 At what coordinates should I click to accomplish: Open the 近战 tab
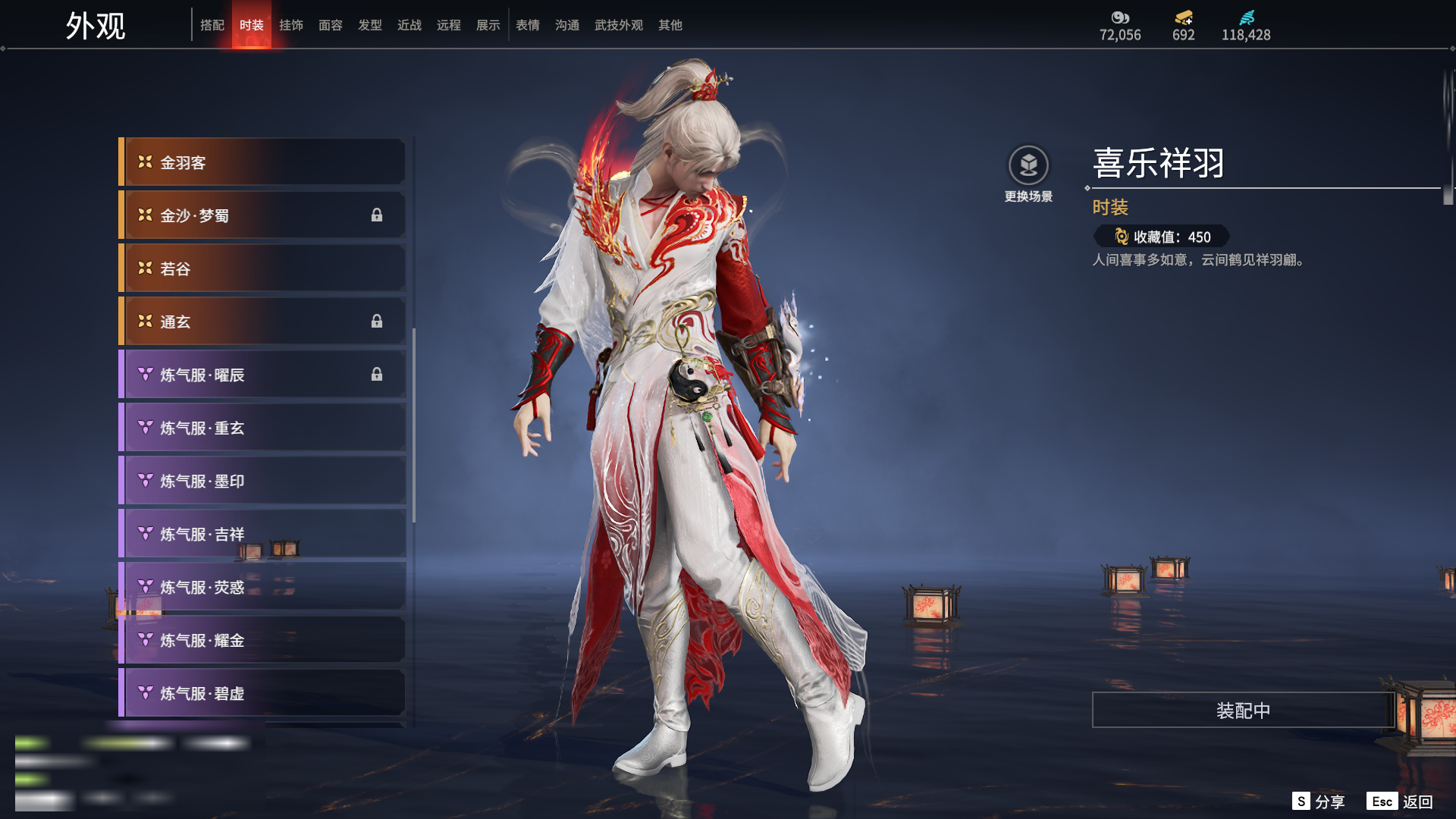click(409, 25)
